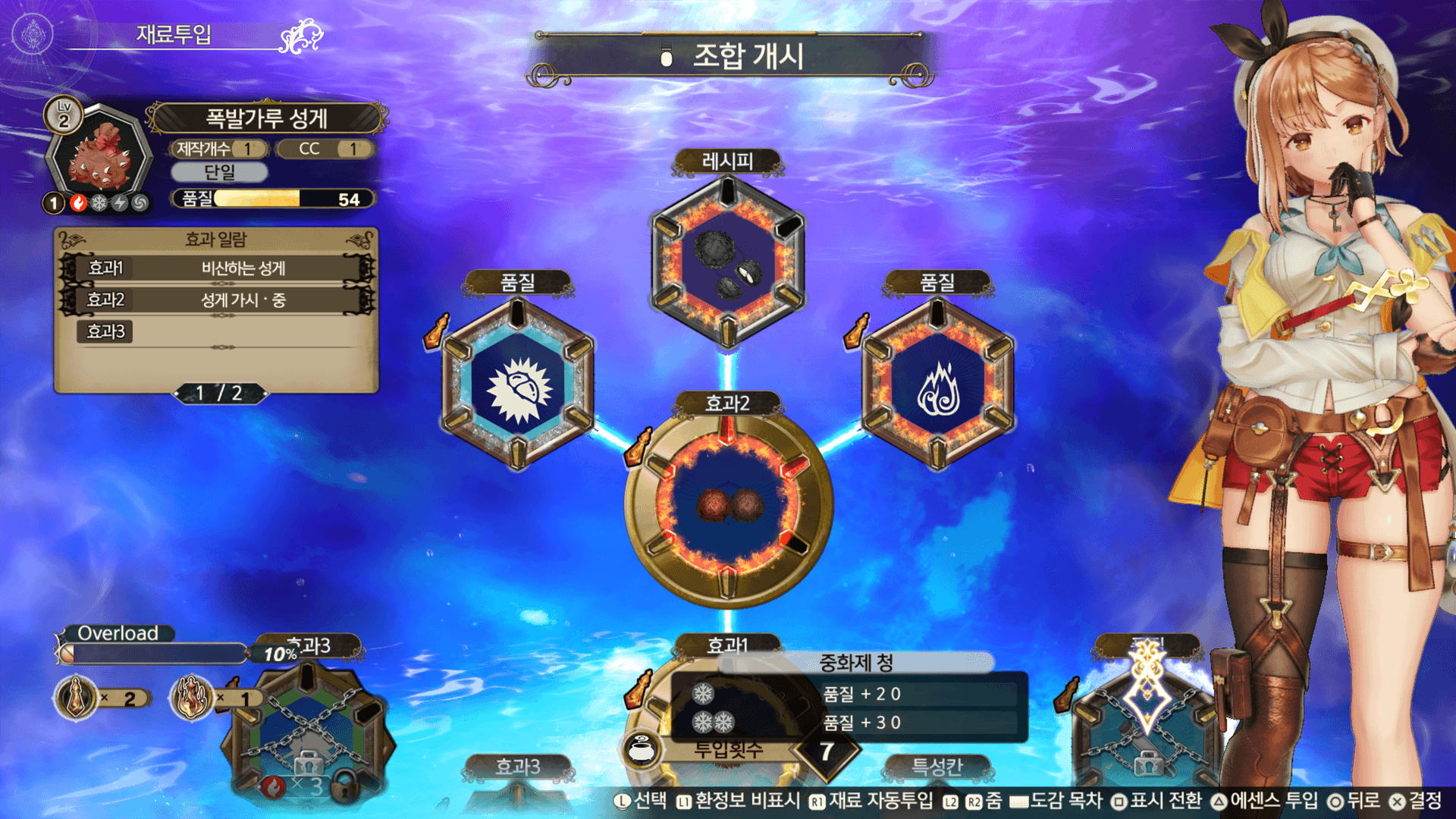Open the 특성칸 trait slot tab
Image resolution: width=1456 pixels, height=819 pixels.
coord(937,767)
